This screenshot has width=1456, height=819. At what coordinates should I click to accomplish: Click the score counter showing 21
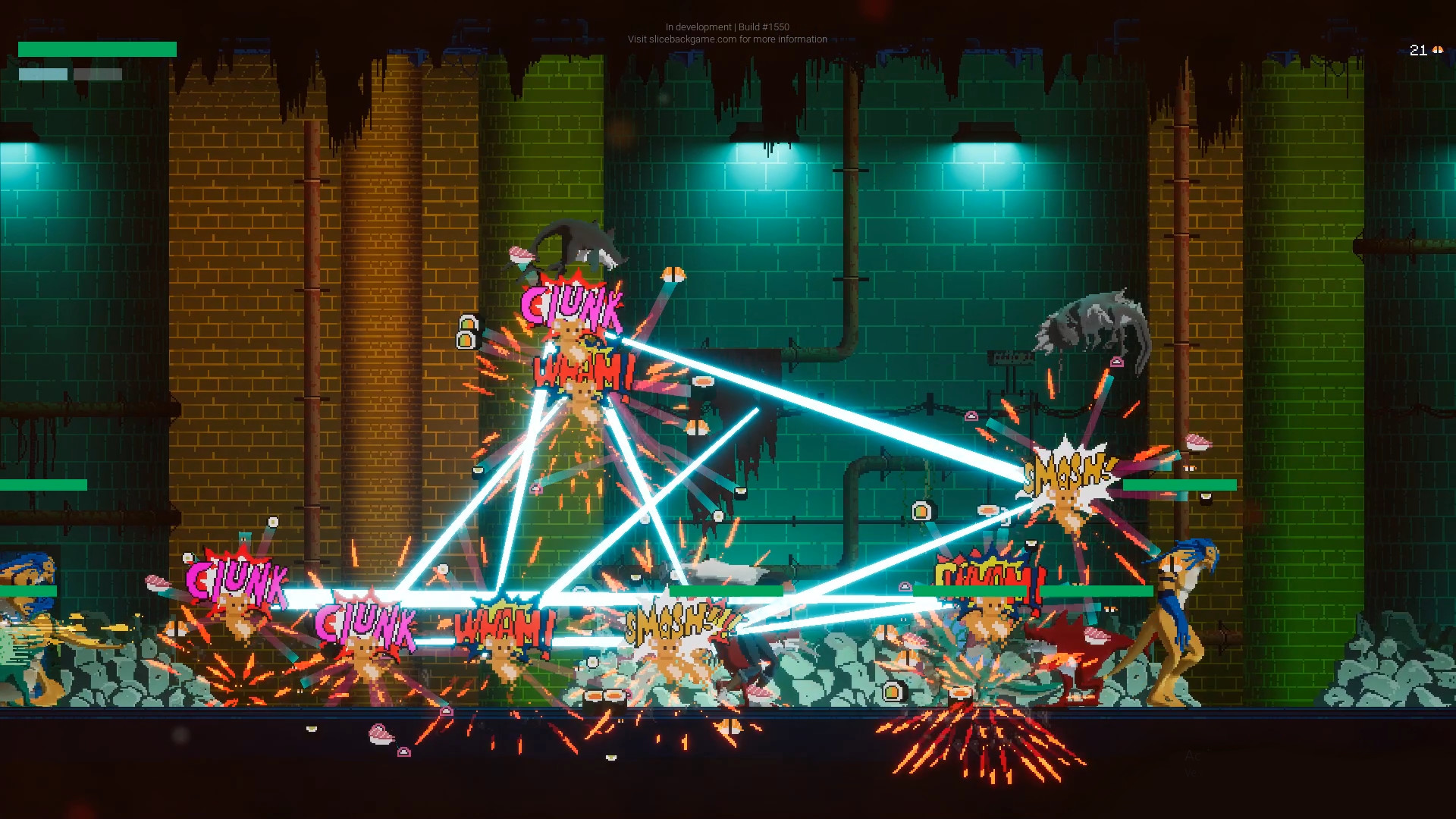(x=1417, y=51)
